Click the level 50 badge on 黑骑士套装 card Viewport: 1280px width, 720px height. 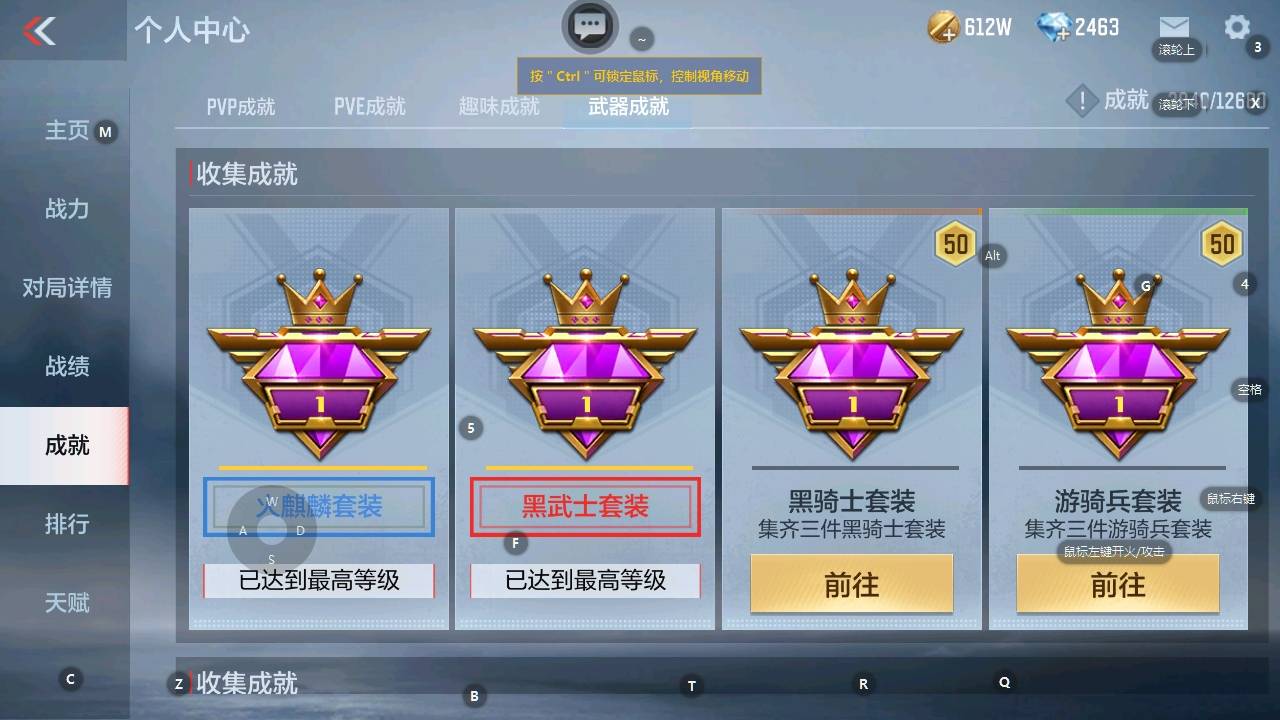[x=956, y=243]
